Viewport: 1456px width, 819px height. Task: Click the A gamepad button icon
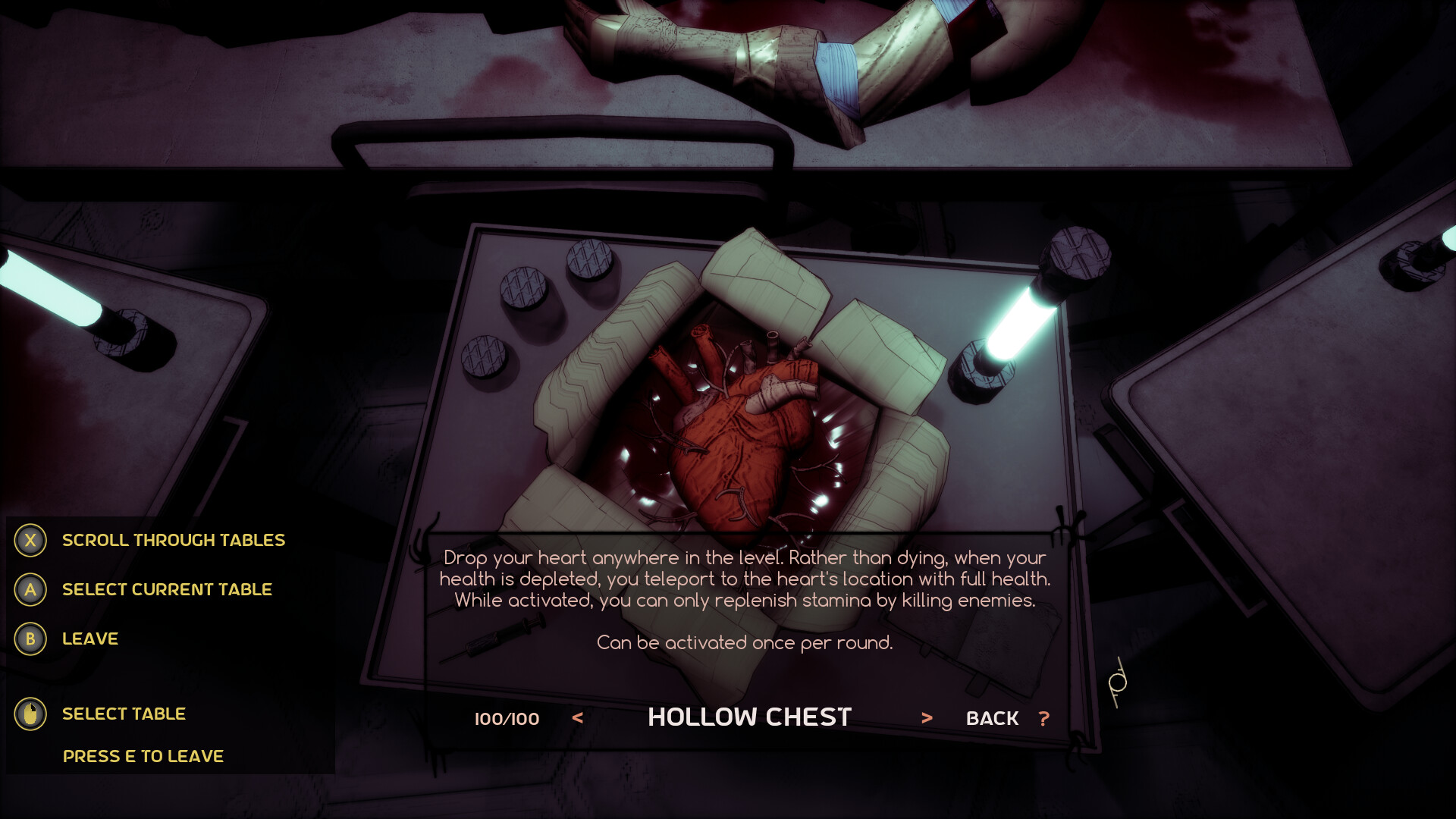point(30,589)
